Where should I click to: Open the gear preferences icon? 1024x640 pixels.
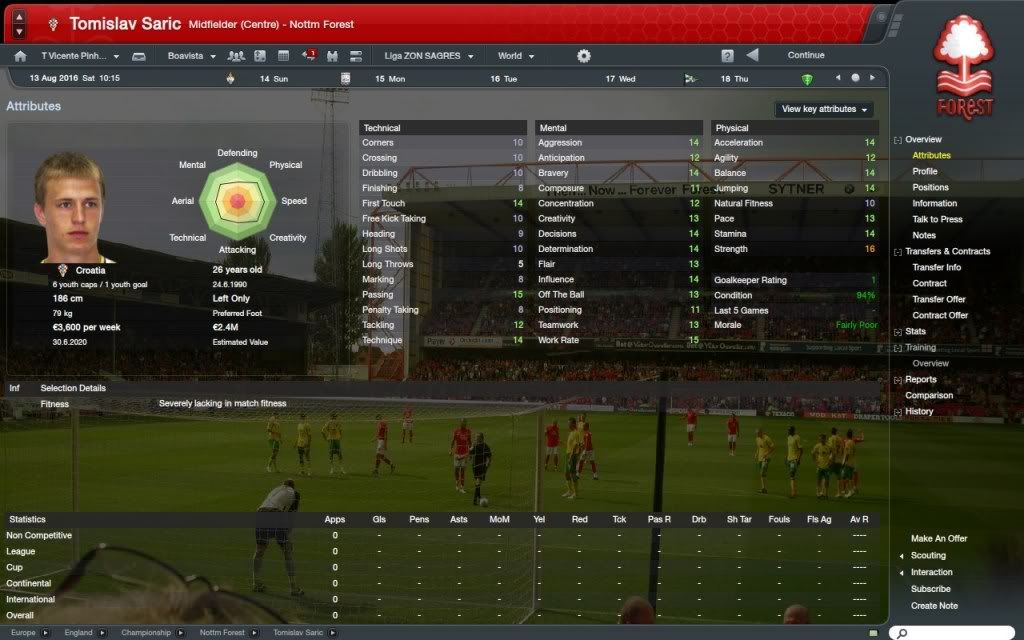pos(584,56)
